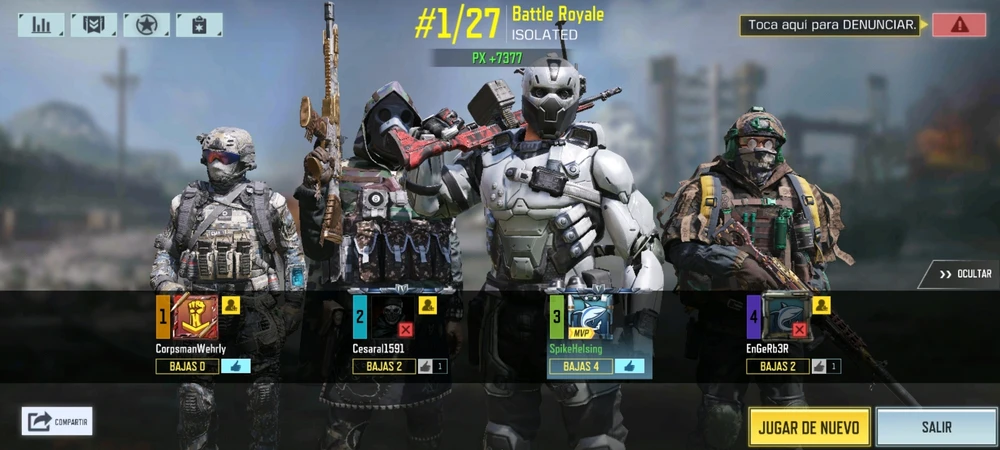The width and height of the screenshot is (1000, 450).
Task: Tap the DENUNCIAR warning triangle button
Action: [x=958, y=25]
